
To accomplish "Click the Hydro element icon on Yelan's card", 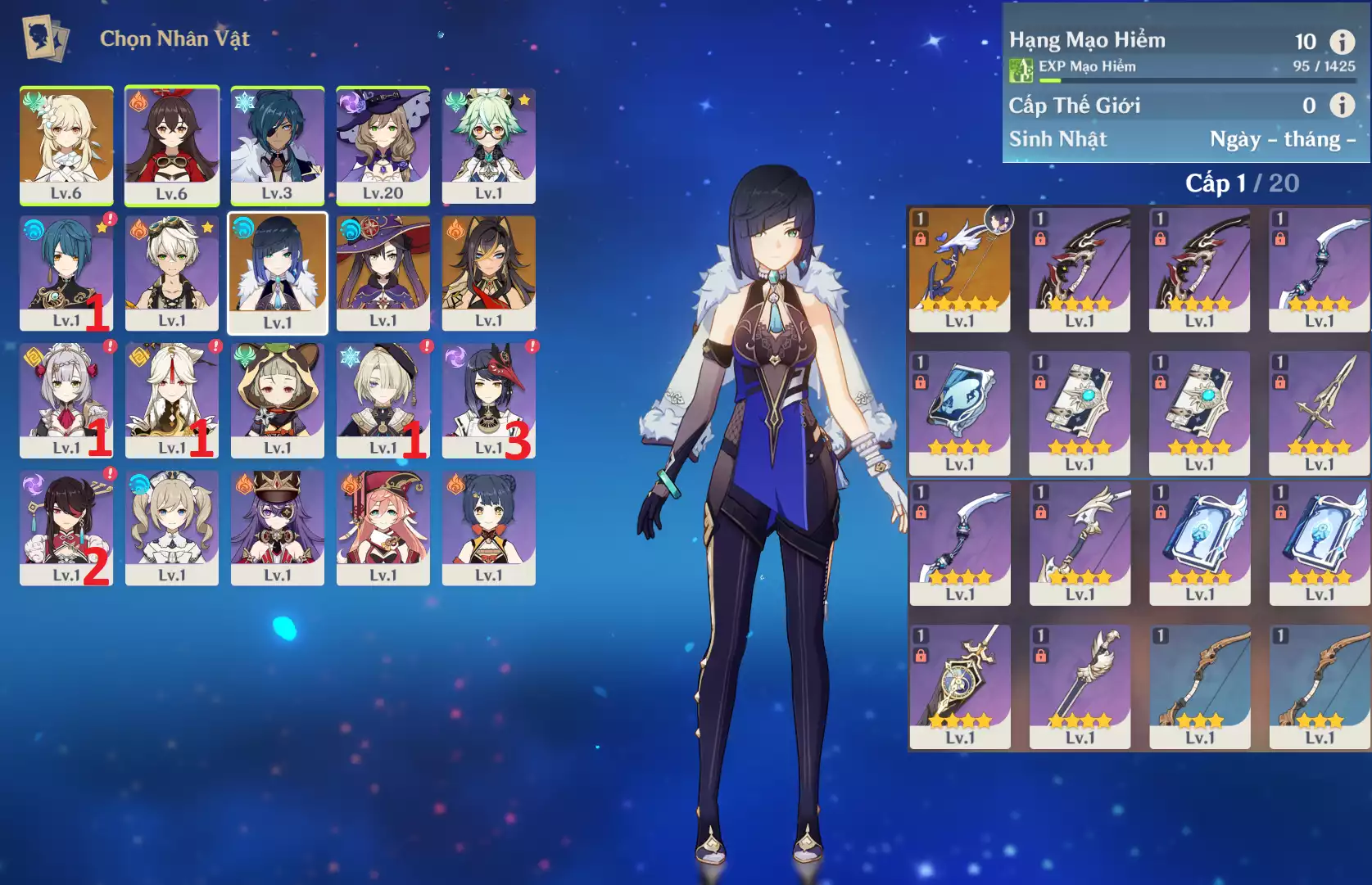I will tap(243, 228).
